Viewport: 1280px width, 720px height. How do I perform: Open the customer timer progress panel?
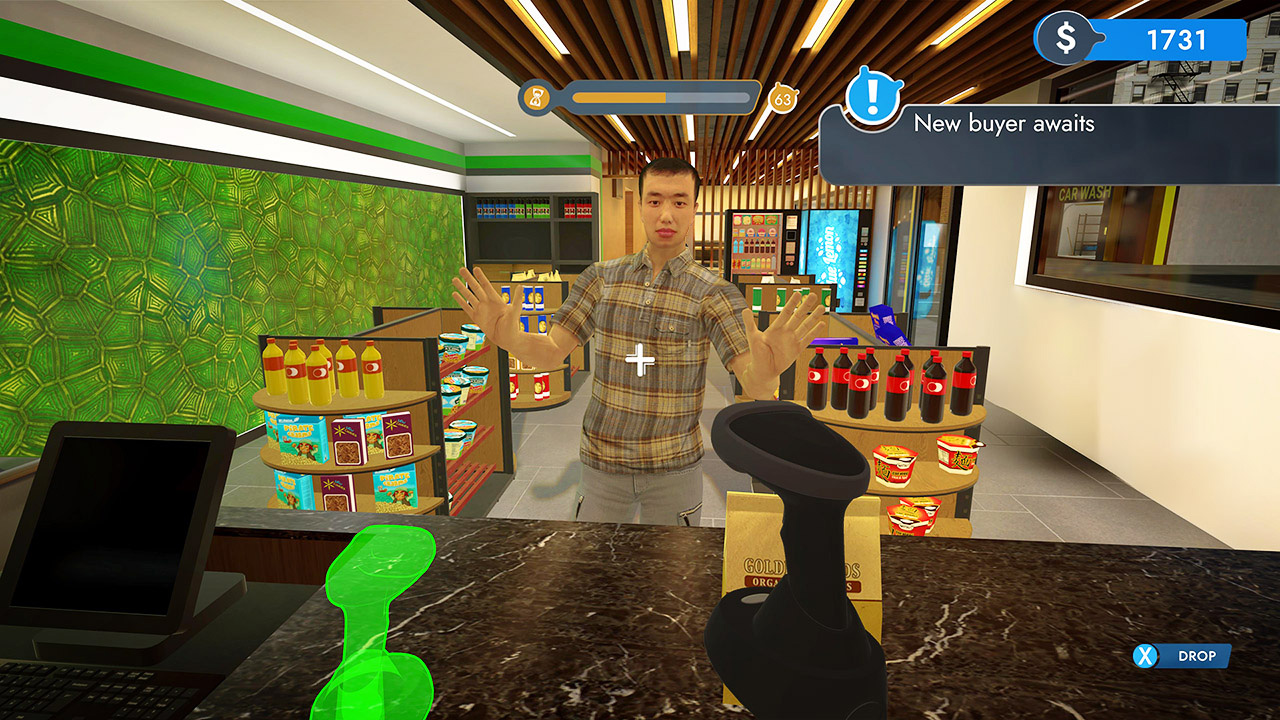pos(645,97)
